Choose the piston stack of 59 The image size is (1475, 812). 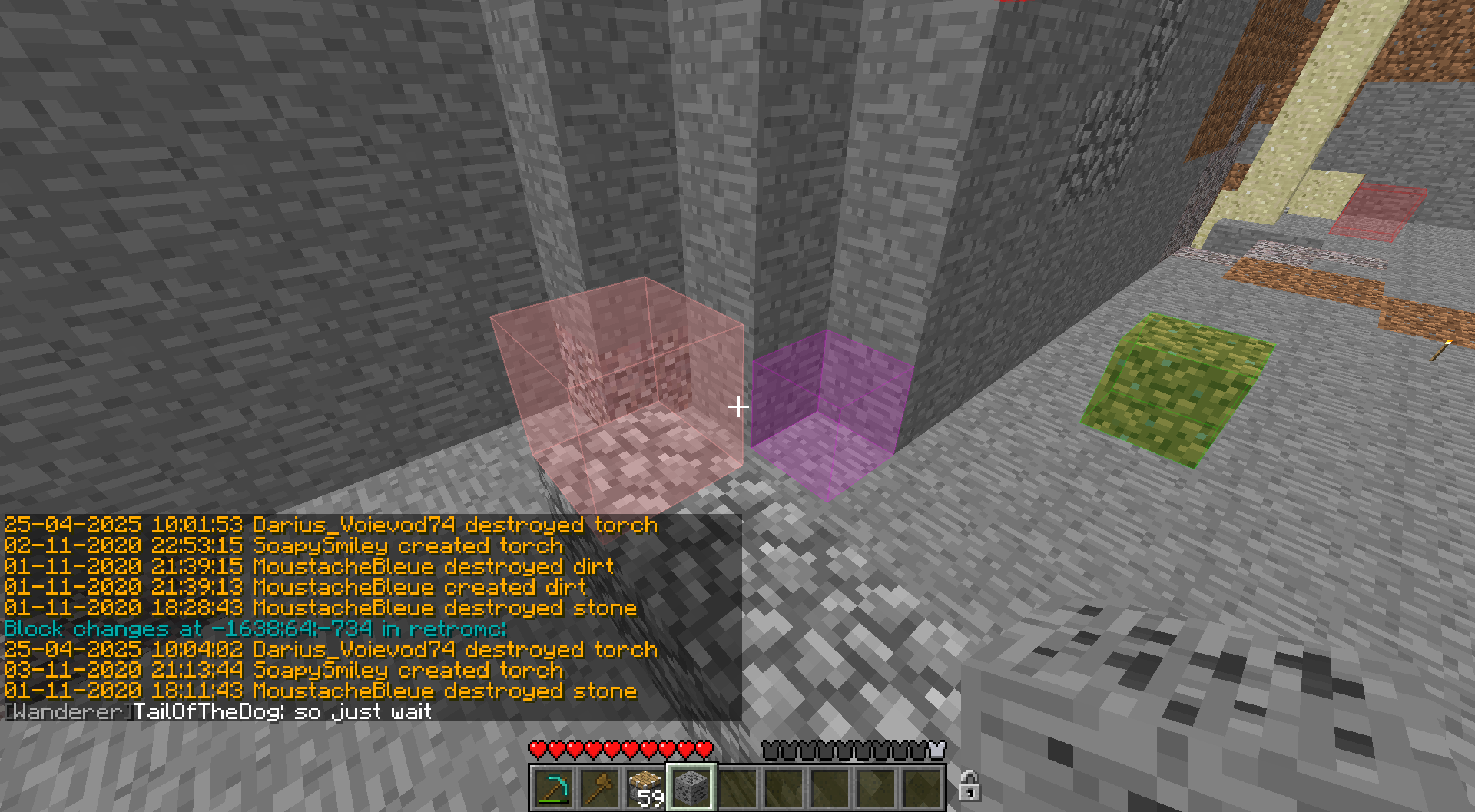click(x=645, y=787)
